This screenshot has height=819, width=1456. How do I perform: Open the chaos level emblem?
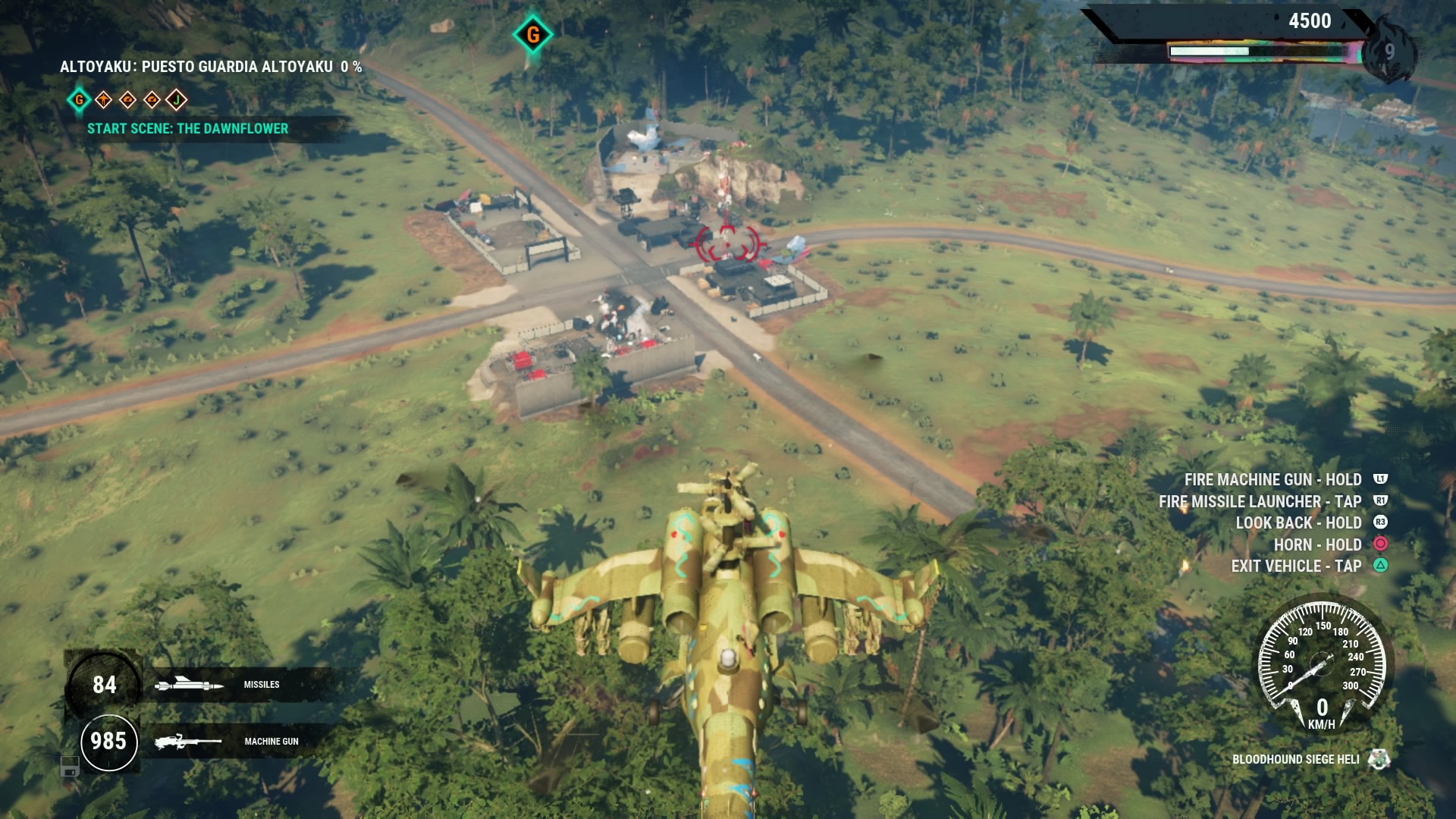(1389, 52)
